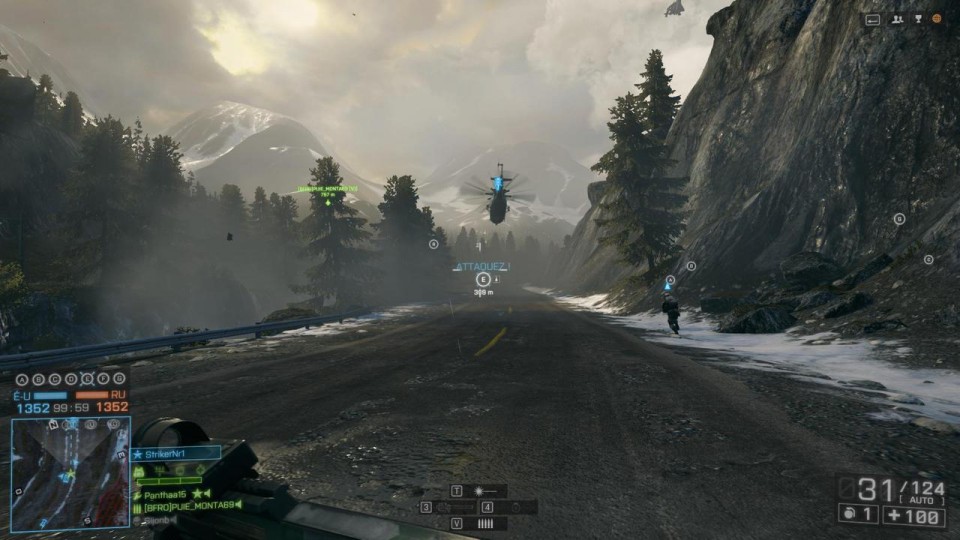960x540 pixels.
Task: Select the second gadget slot with ring icon
Action: (515, 507)
